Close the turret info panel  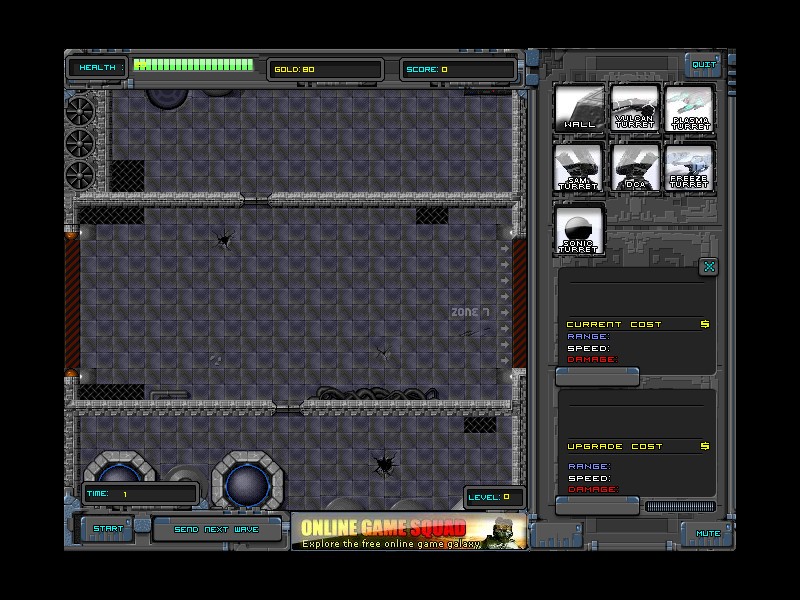(x=708, y=266)
